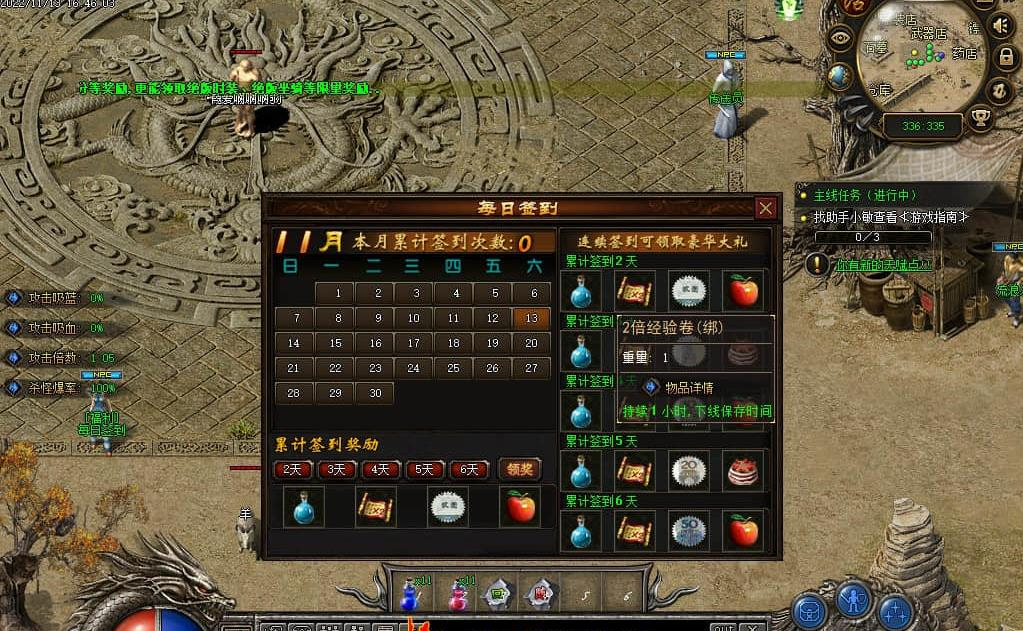Click the padlock icon beside the minimap
This screenshot has width=1023, height=631.
(x=1006, y=58)
